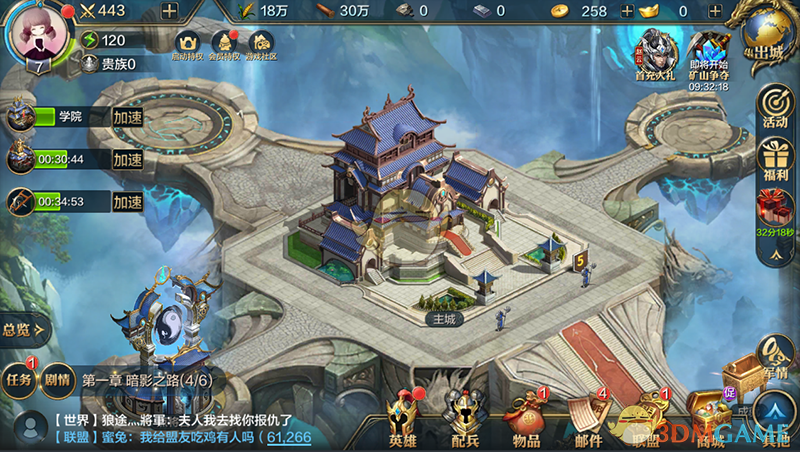The height and width of the screenshot is (452, 800).
Task: Expand the 总览 overview panel
Action: tap(22, 328)
